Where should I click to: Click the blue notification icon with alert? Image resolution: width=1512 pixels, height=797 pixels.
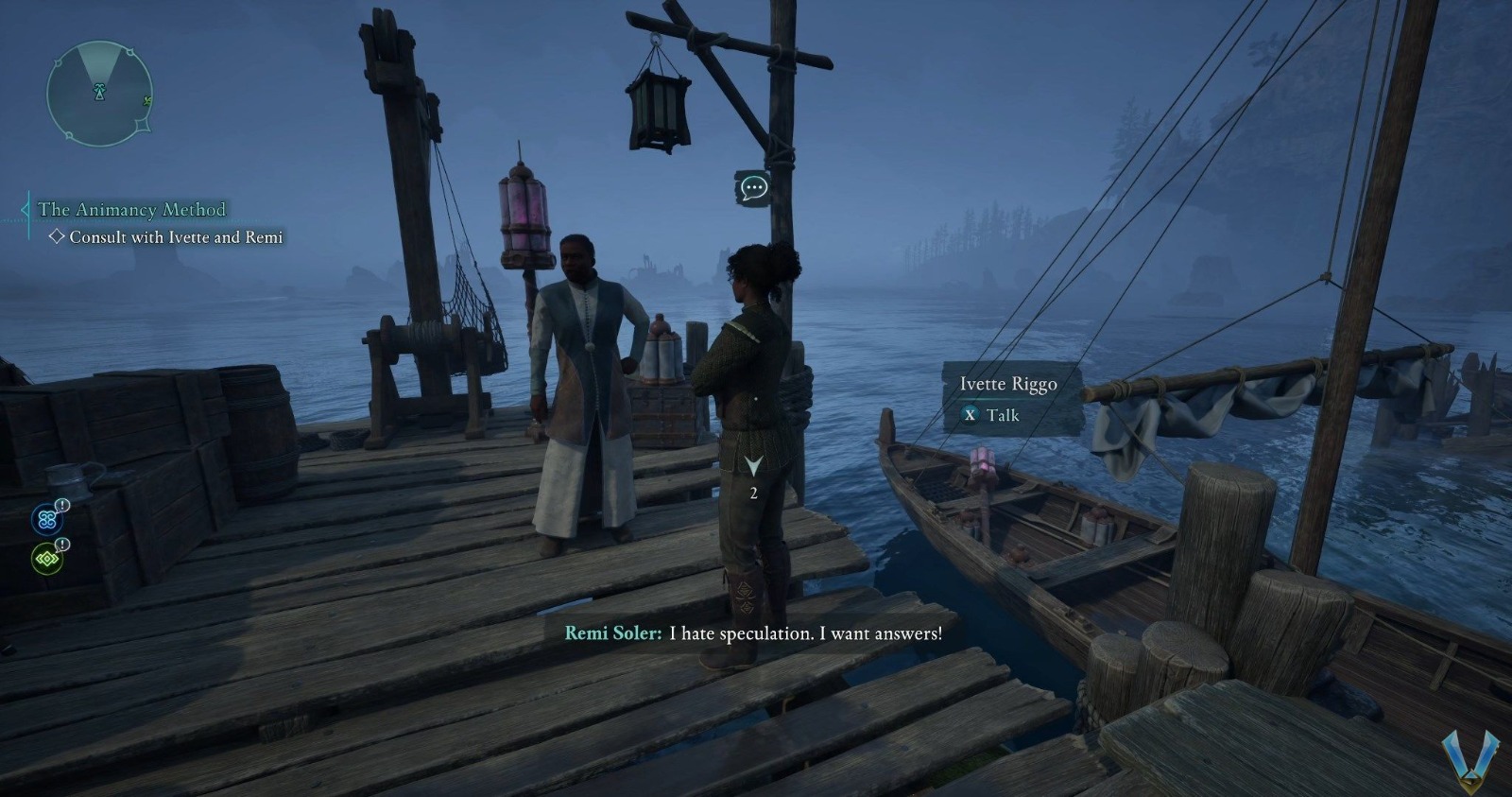point(47,518)
